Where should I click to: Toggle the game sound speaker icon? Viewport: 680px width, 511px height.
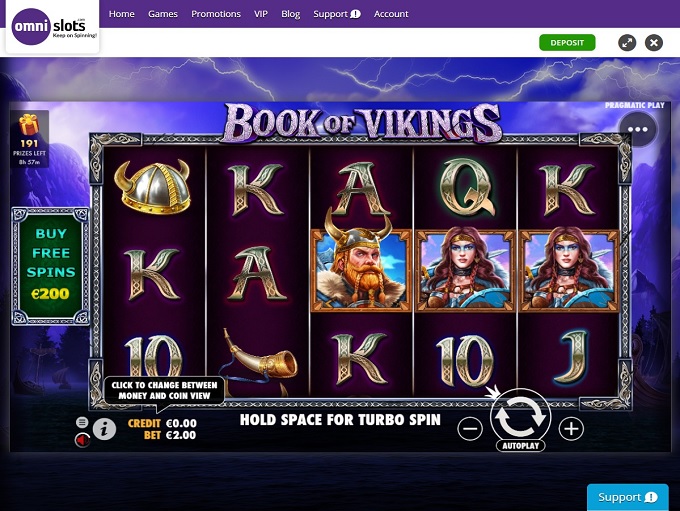click(x=82, y=439)
